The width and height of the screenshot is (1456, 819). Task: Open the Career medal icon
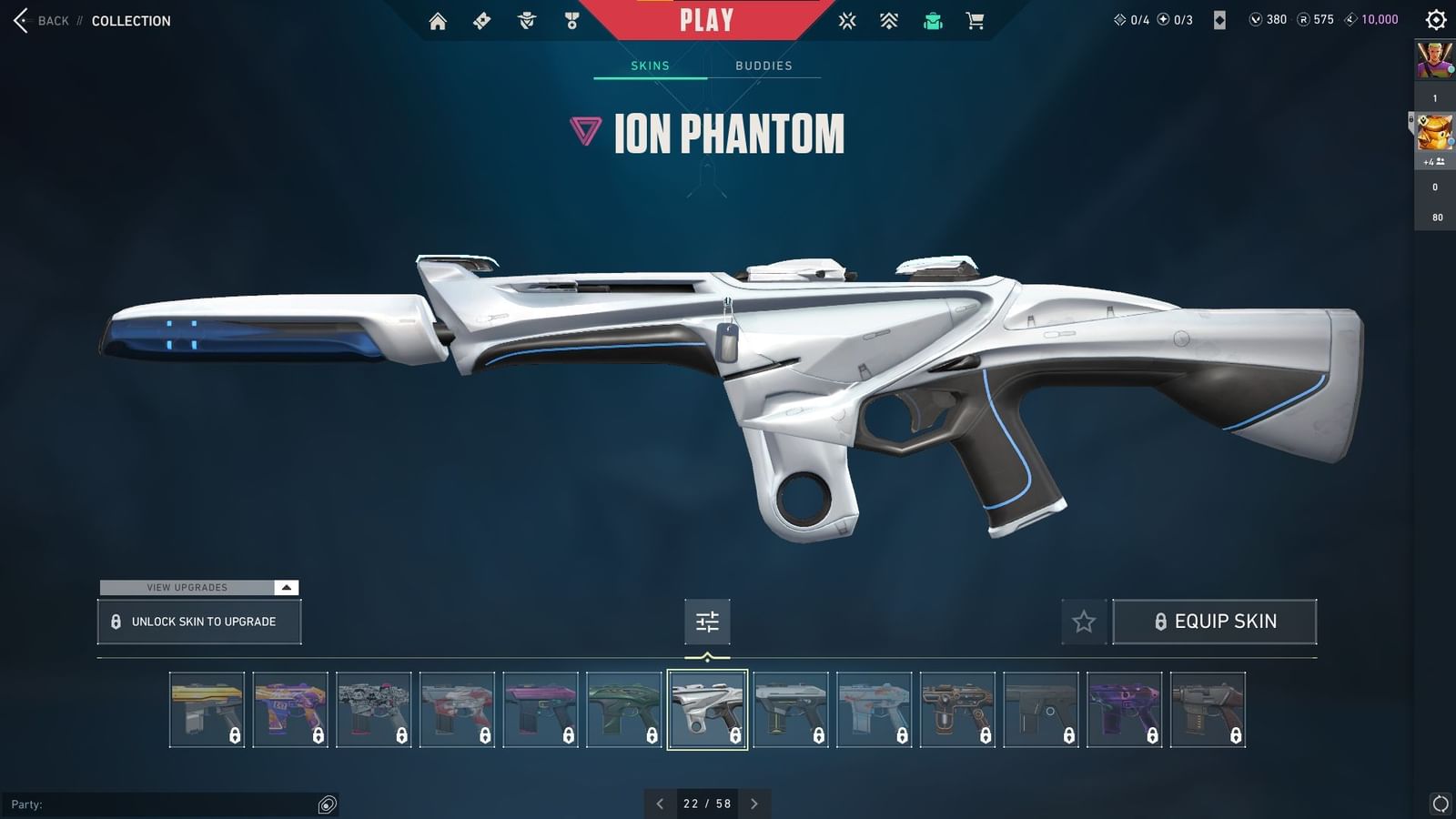click(571, 19)
